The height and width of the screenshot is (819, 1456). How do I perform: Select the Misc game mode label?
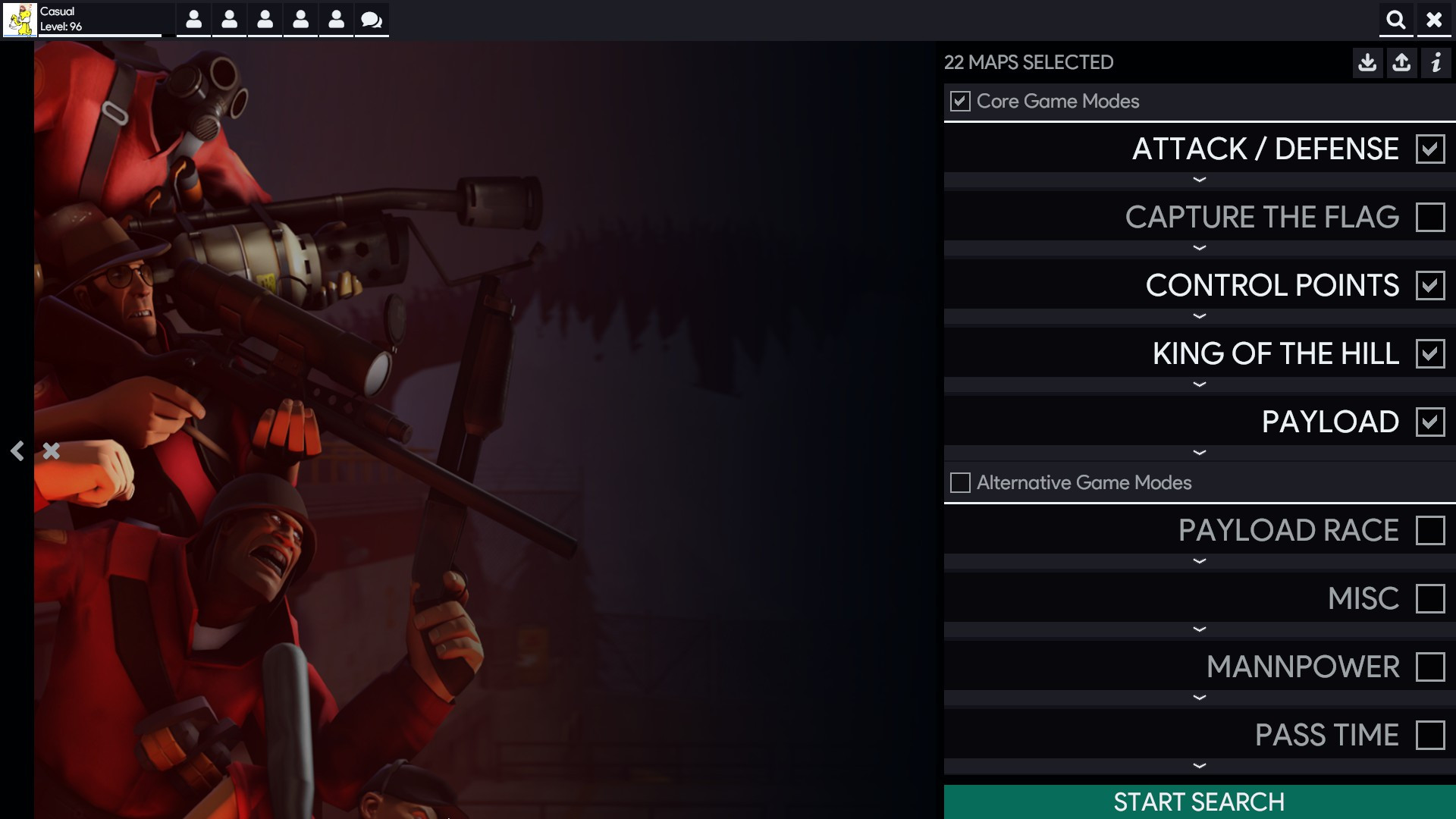[1363, 598]
